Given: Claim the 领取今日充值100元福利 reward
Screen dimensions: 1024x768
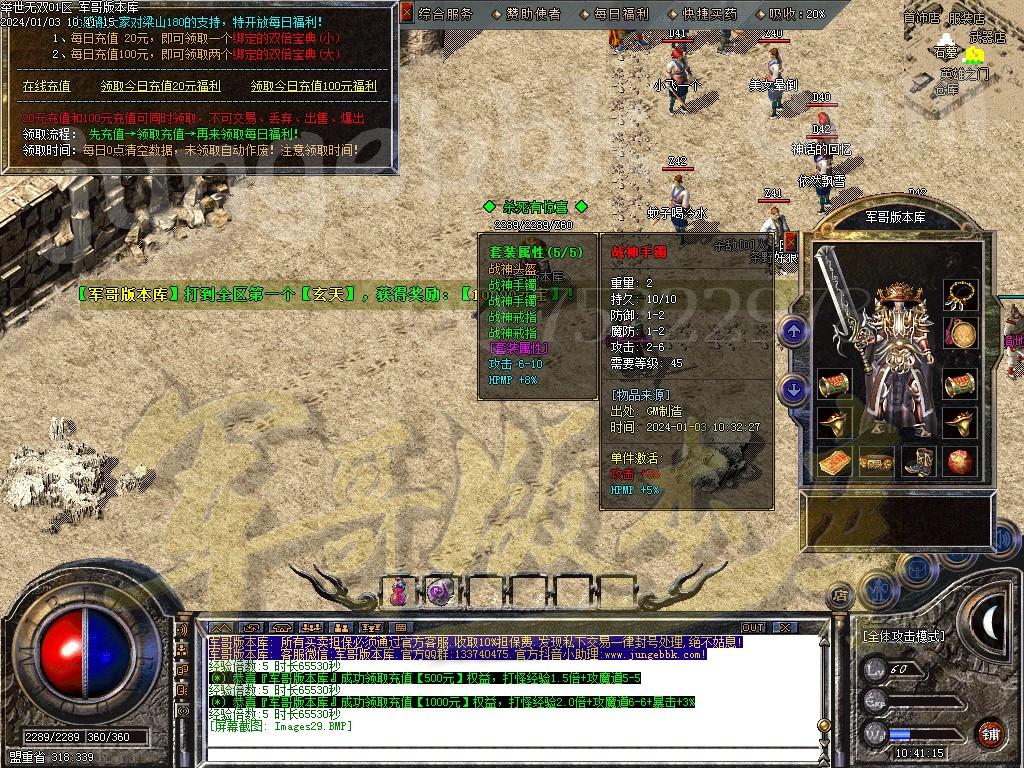Looking at the screenshot, I should coord(313,86).
